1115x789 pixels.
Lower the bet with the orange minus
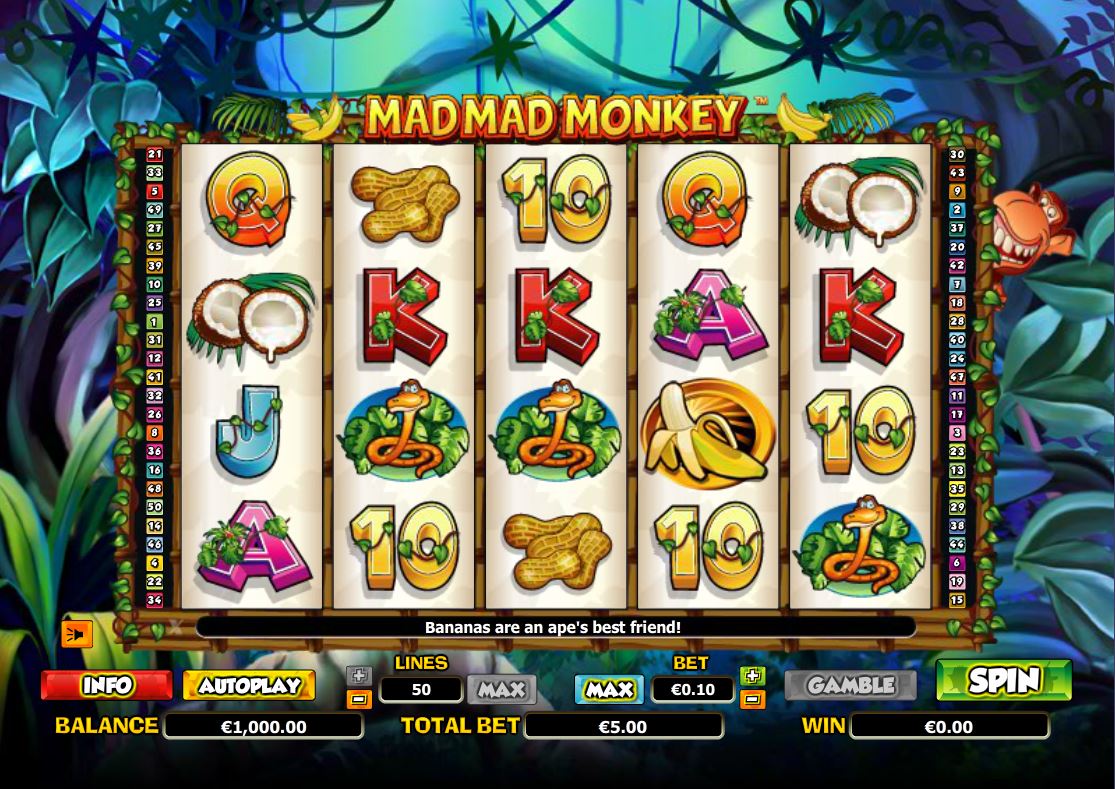pos(753,699)
